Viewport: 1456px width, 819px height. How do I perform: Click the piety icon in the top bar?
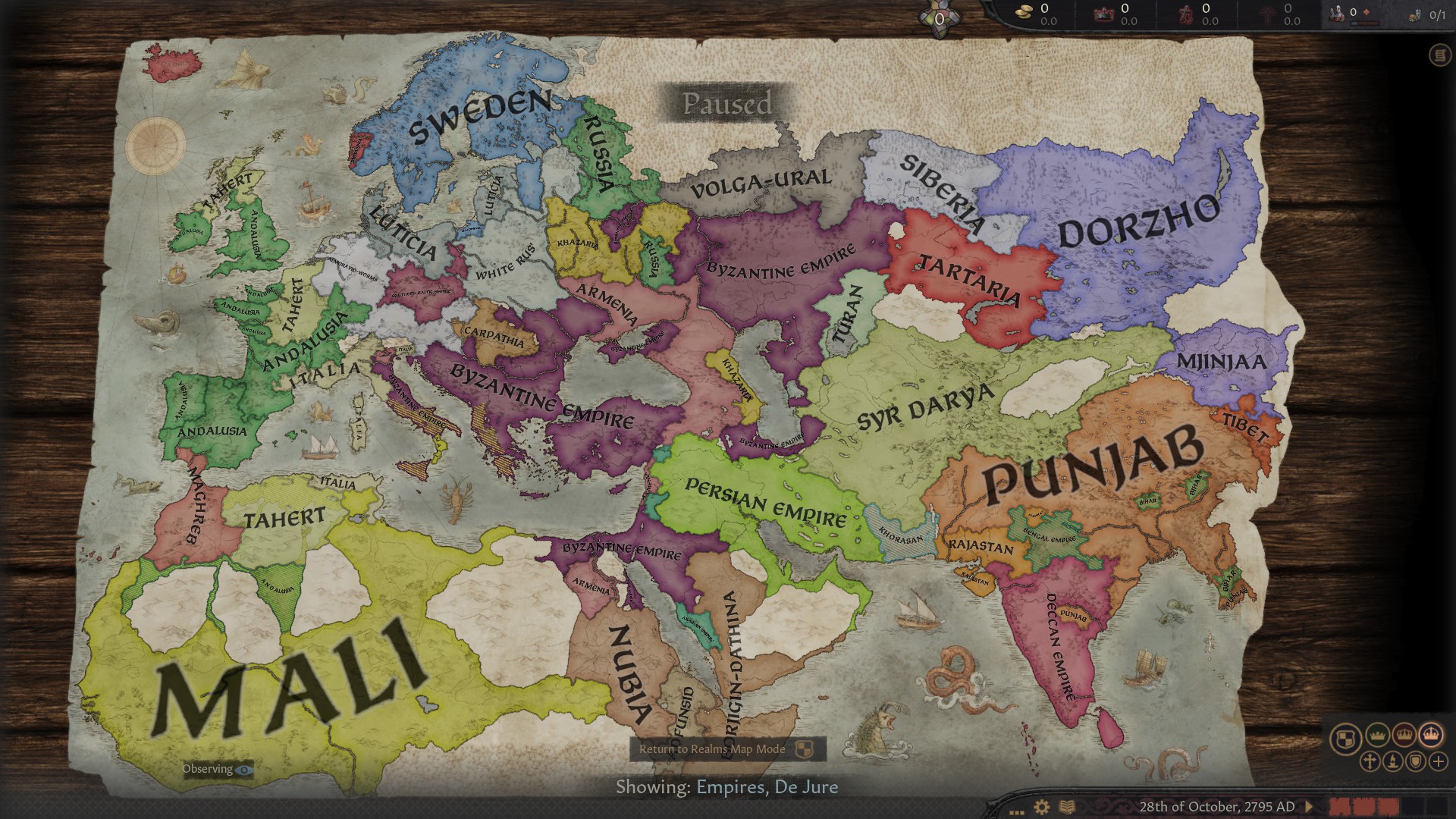[x=1187, y=14]
